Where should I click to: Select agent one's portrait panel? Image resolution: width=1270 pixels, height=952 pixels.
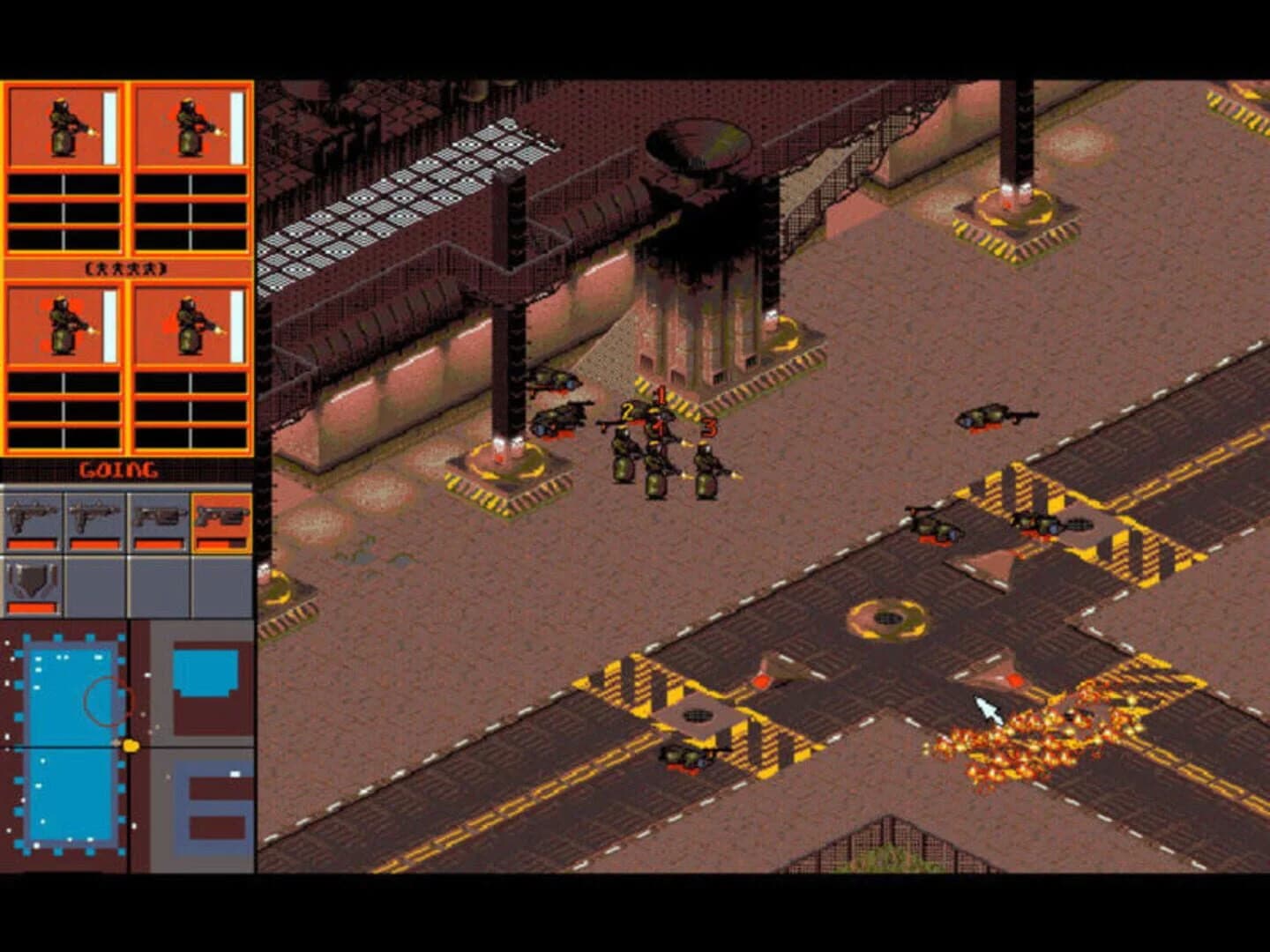[x=63, y=123]
